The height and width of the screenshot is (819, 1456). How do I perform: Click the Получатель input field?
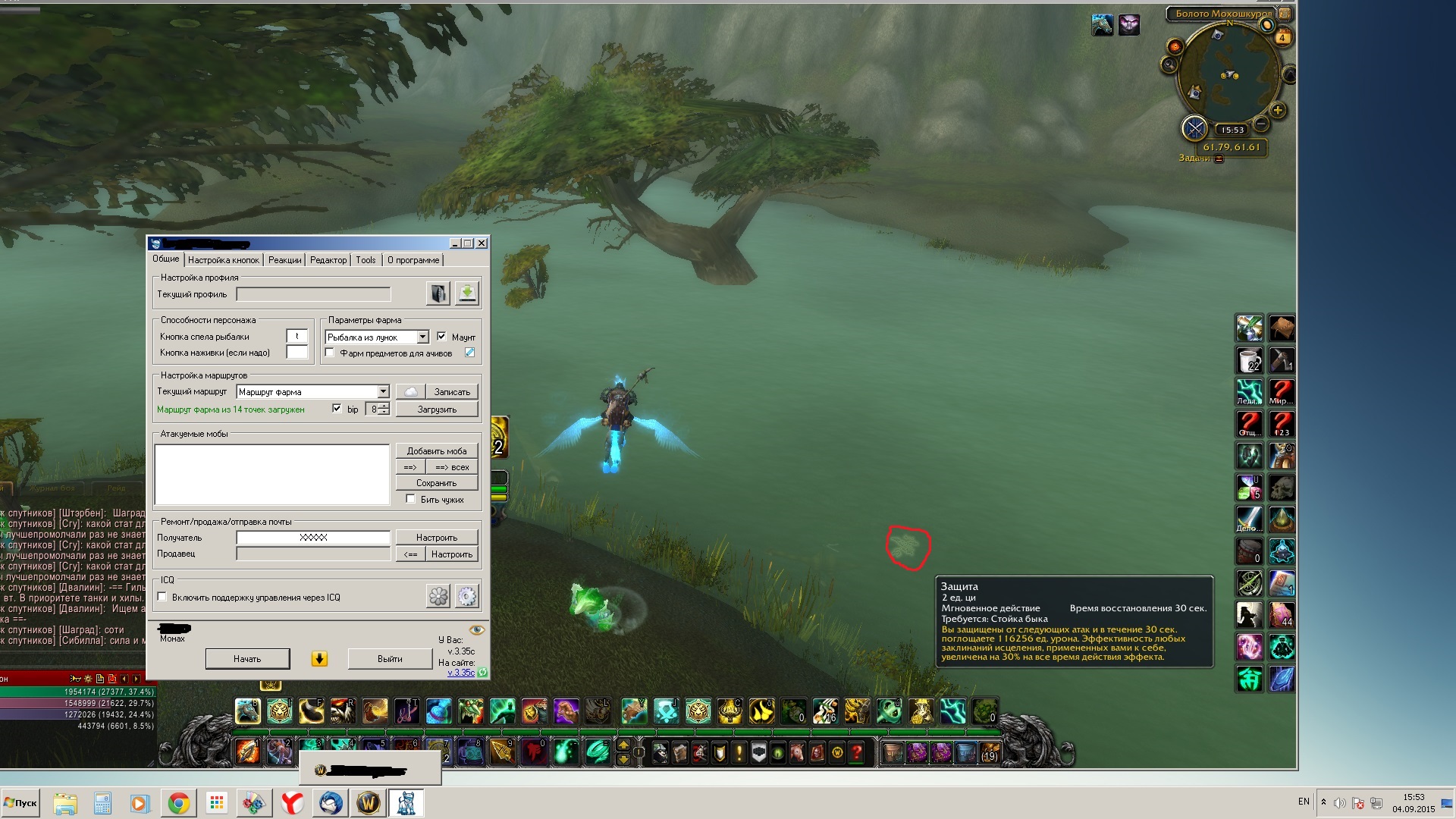313,538
